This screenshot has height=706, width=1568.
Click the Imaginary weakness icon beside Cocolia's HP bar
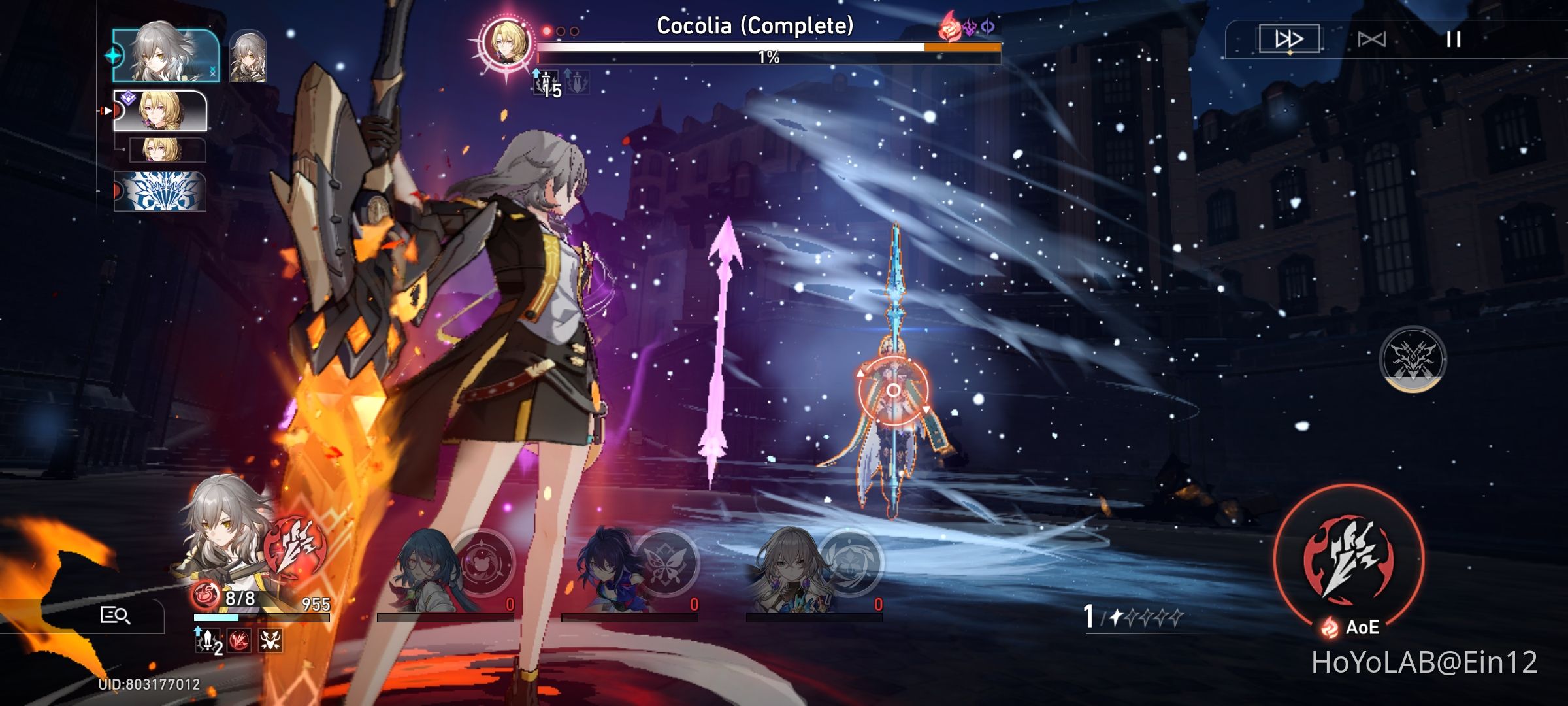click(x=987, y=26)
